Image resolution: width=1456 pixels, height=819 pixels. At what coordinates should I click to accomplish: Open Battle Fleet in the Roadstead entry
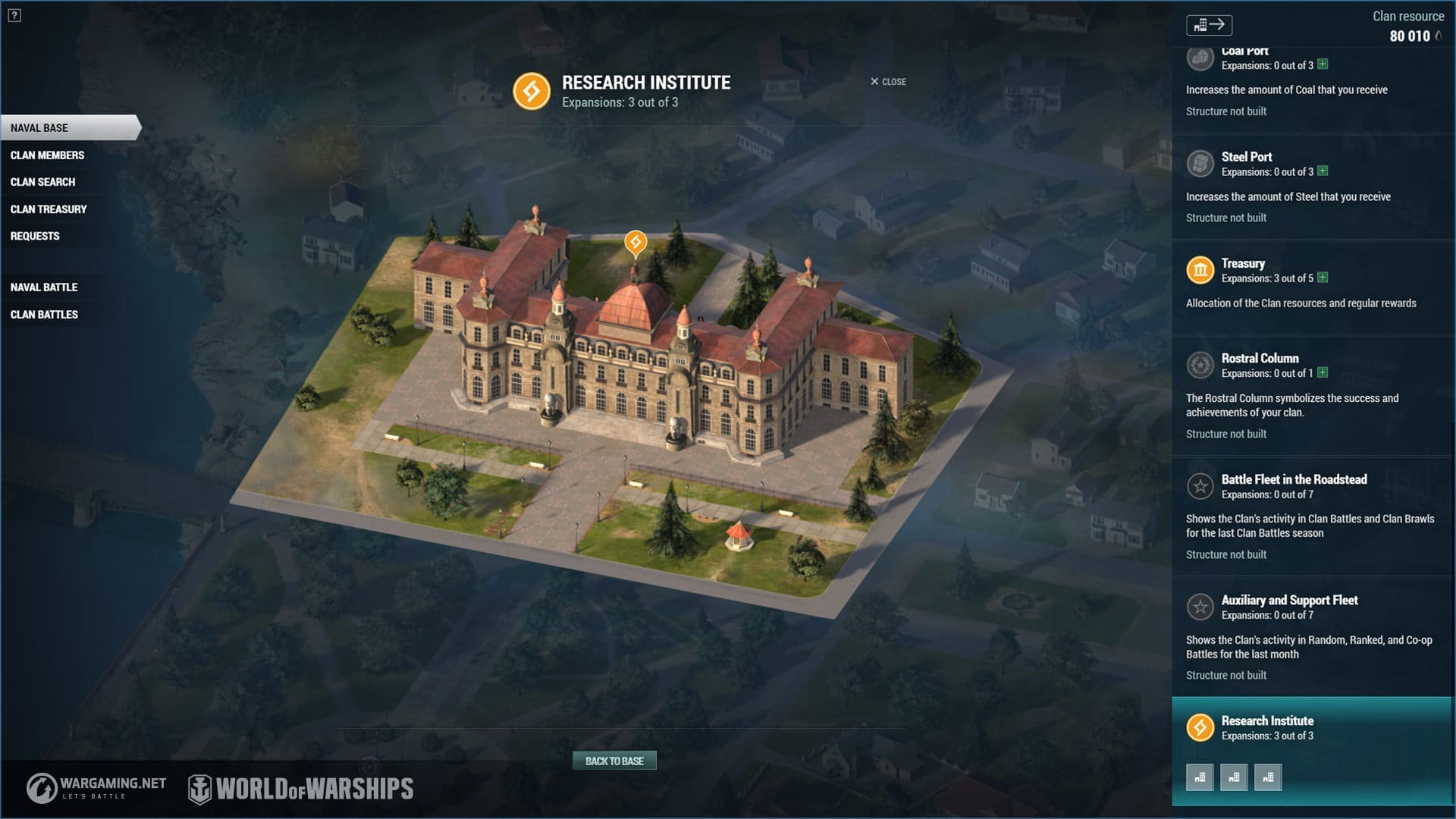tap(1294, 479)
